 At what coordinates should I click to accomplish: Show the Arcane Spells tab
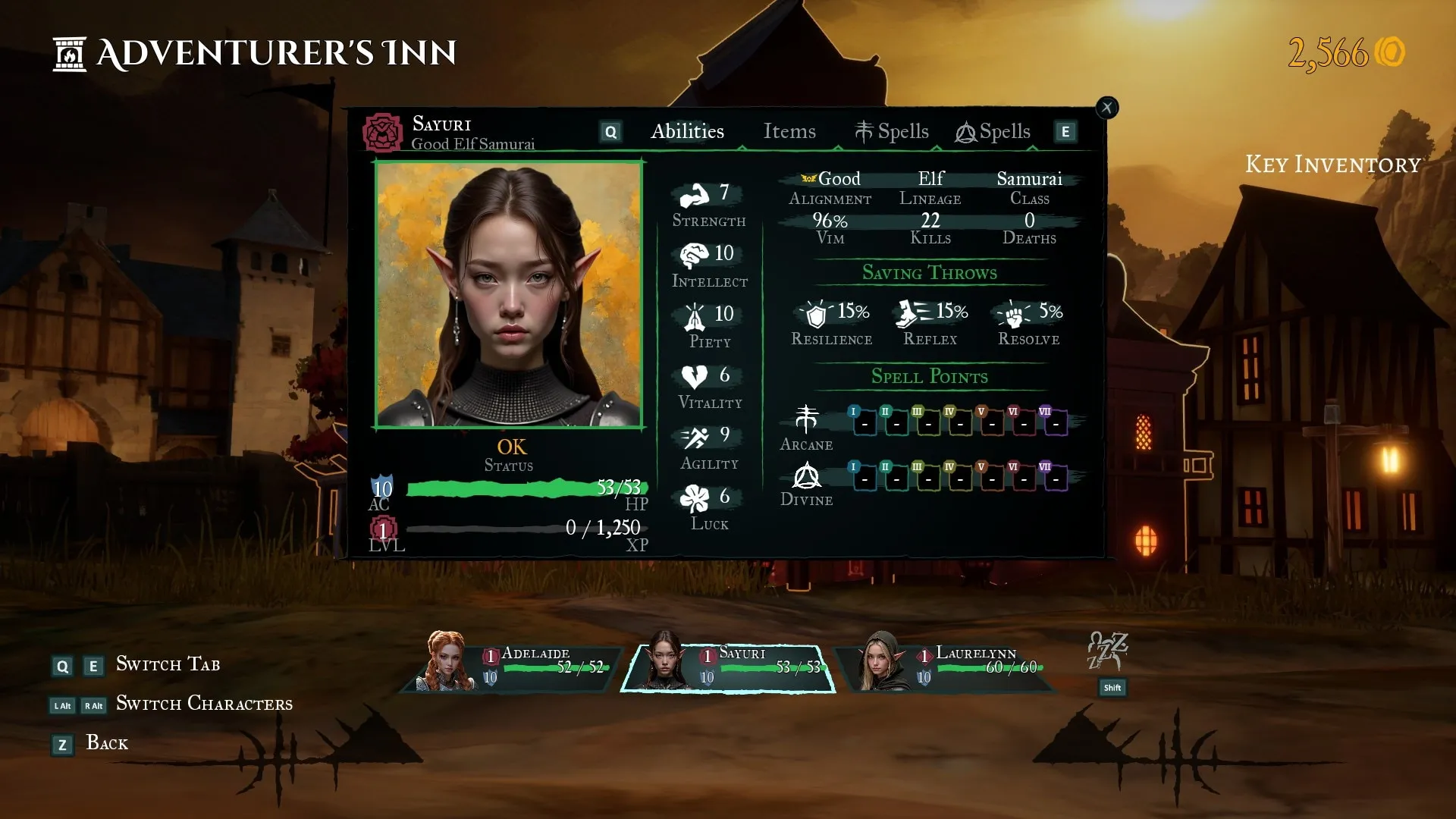[x=892, y=132]
